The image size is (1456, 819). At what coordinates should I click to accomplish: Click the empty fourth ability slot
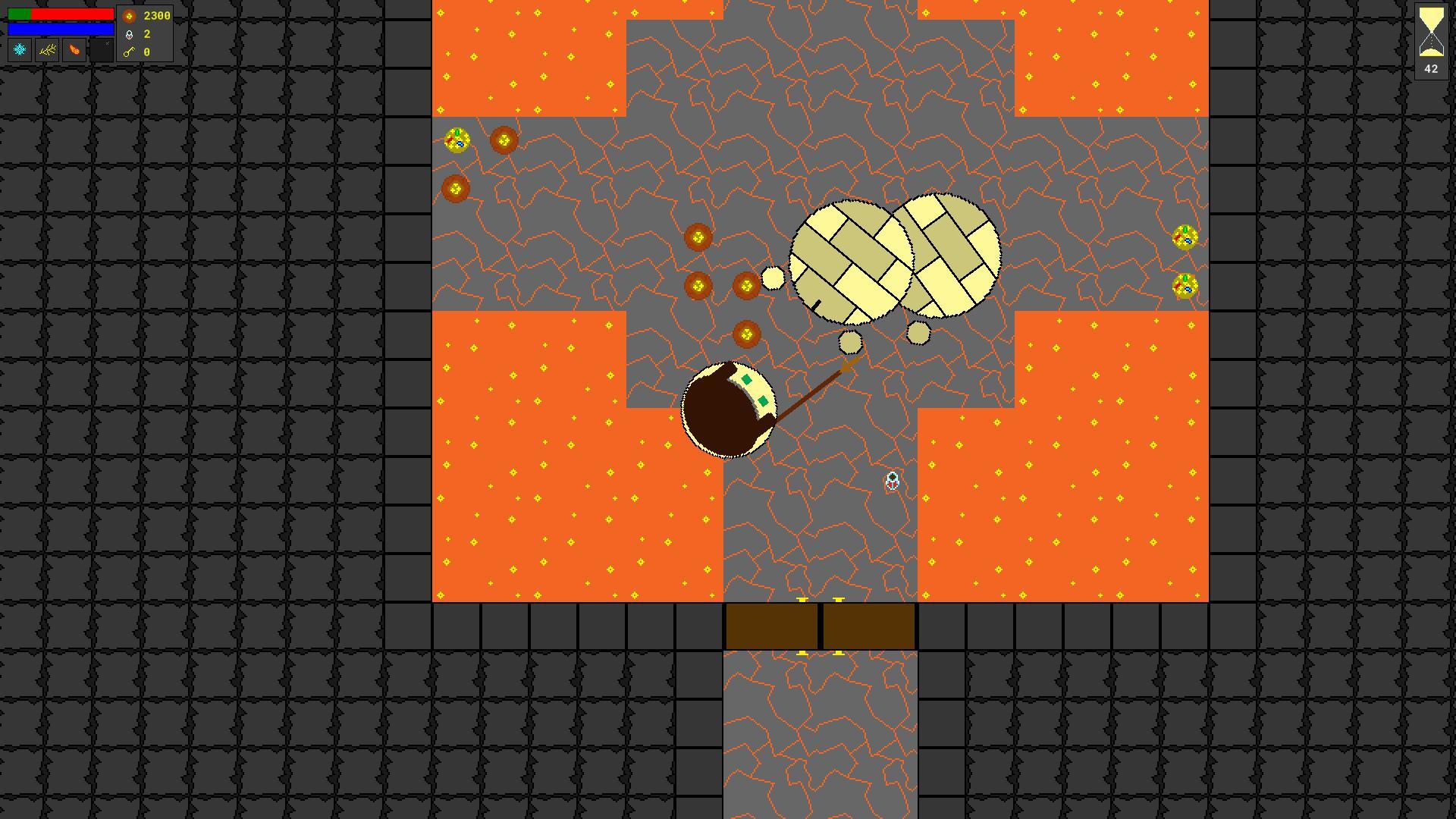coord(102,50)
